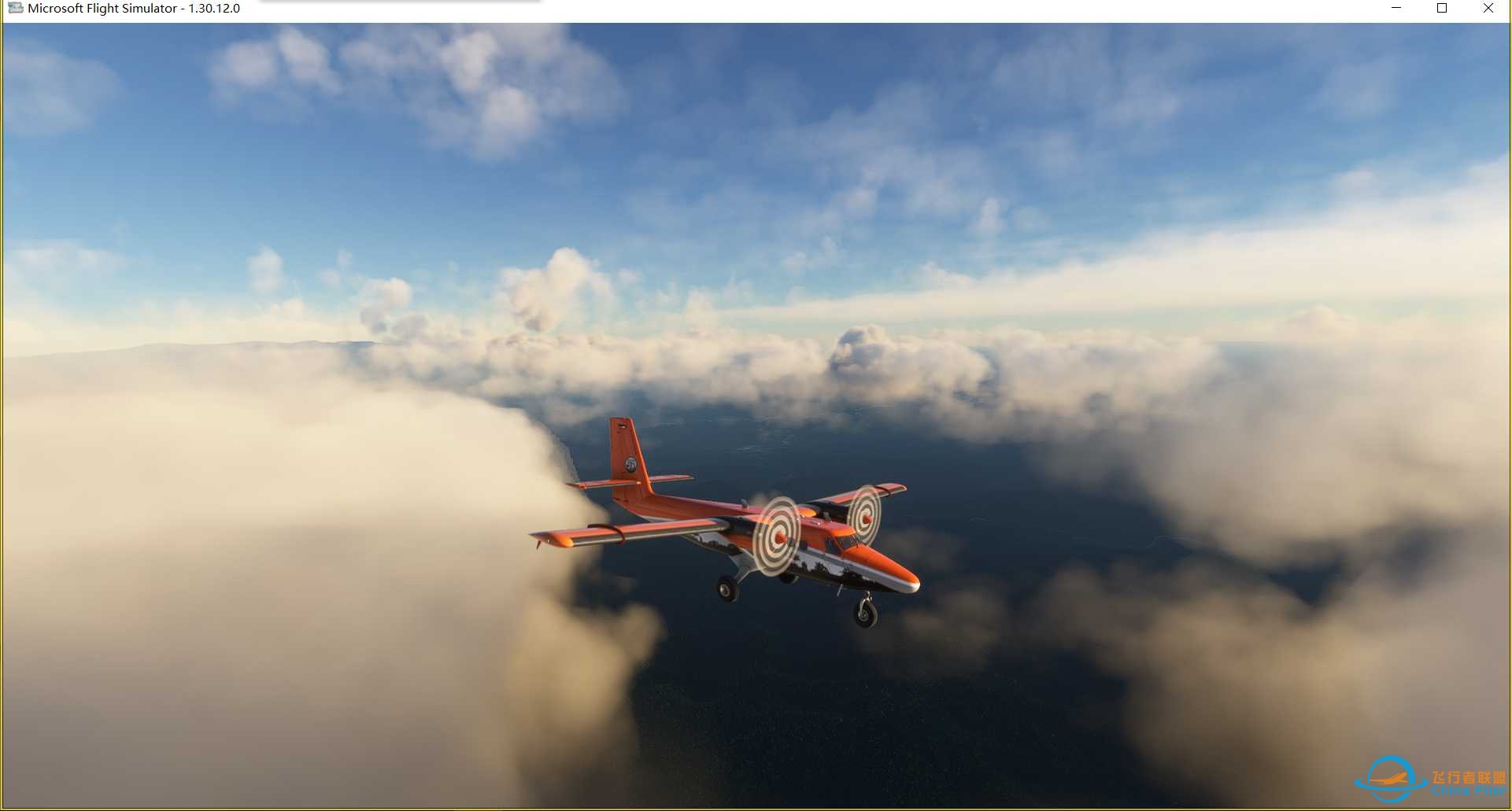Minimize the Flight Simulator window
Viewport: 1512px width, 811px height.
click(1396, 9)
